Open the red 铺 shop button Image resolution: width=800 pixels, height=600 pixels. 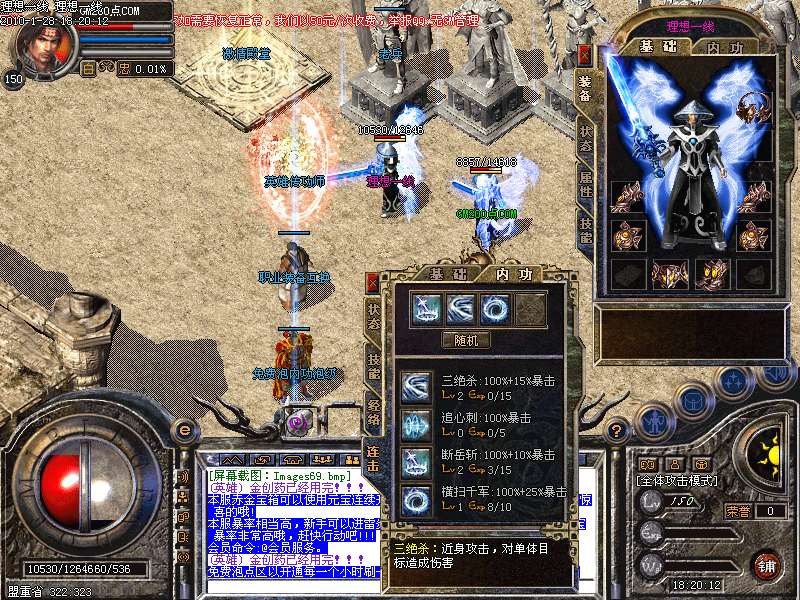[x=766, y=563]
